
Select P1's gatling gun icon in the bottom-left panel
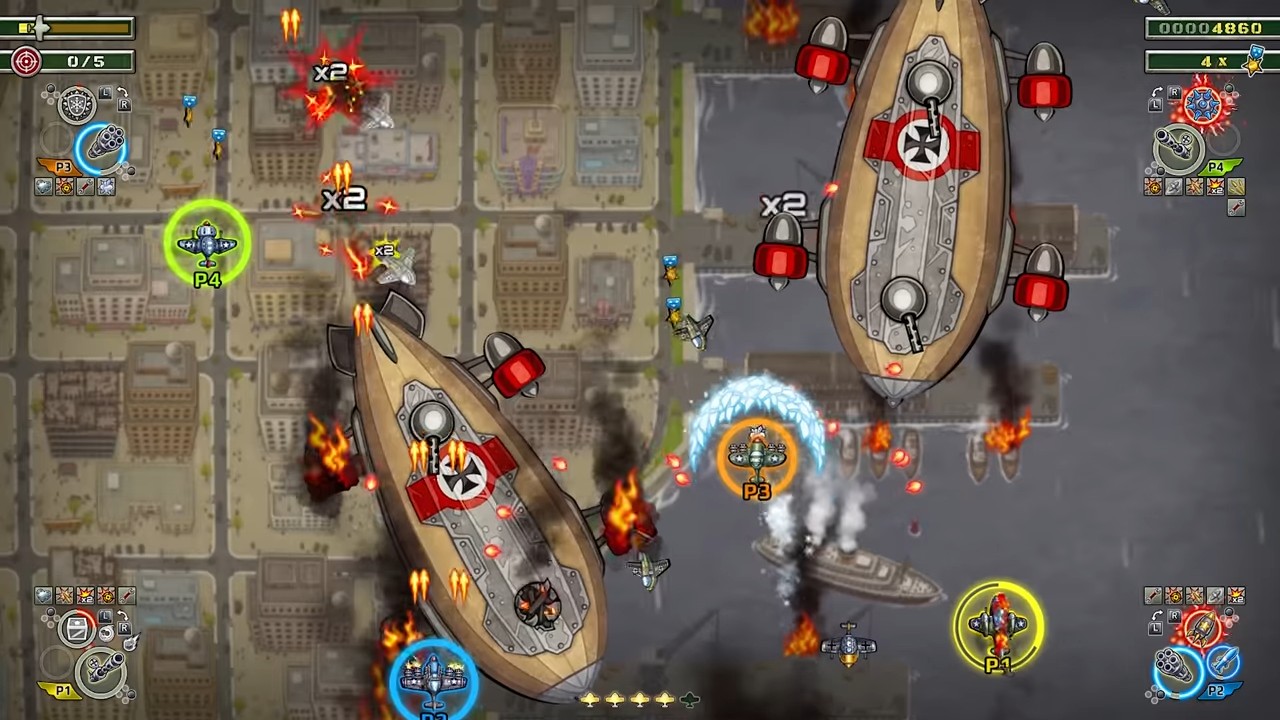[x=102, y=671]
